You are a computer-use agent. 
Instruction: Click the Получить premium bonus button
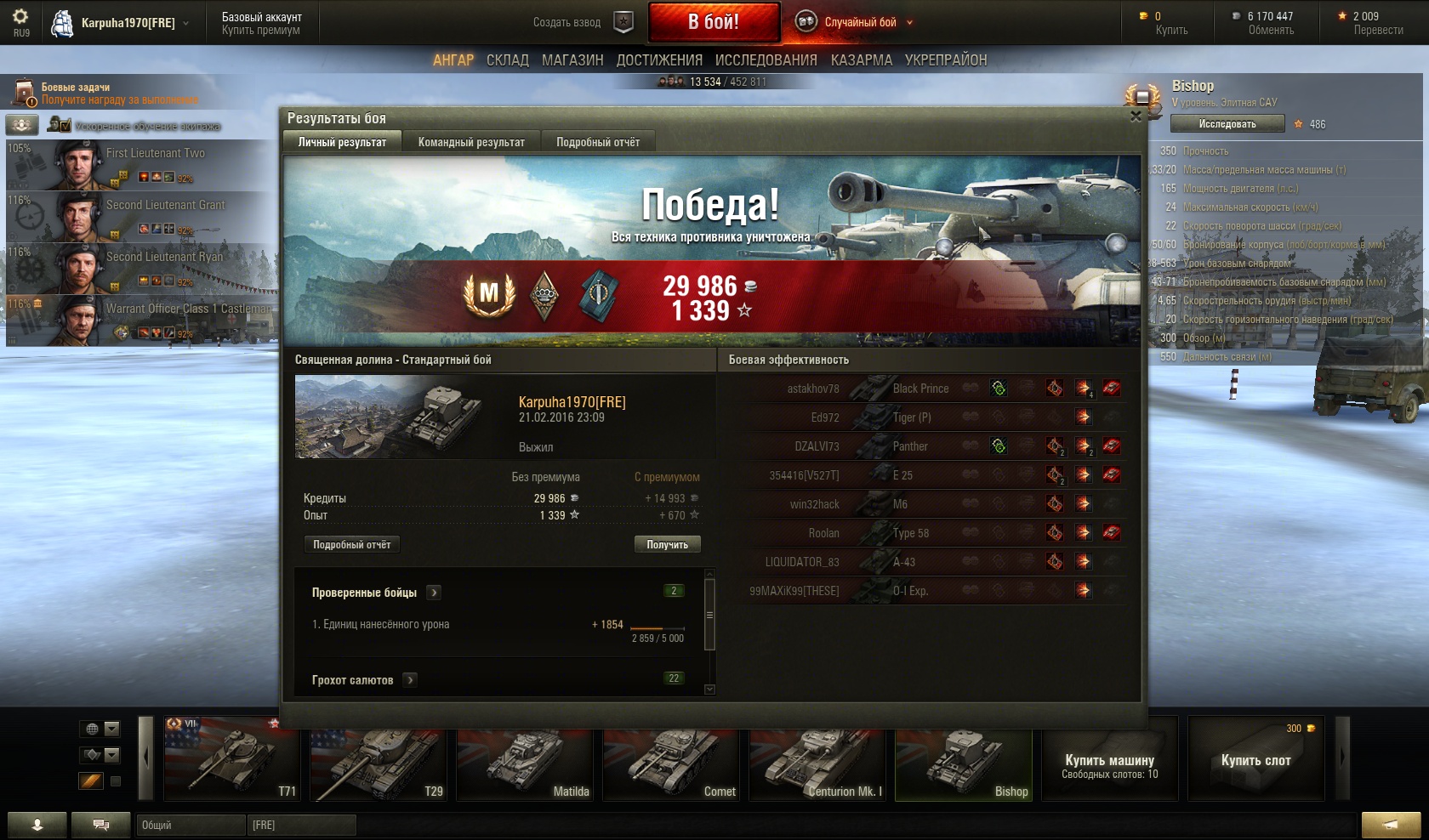pyautogui.click(x=667, y=545)
